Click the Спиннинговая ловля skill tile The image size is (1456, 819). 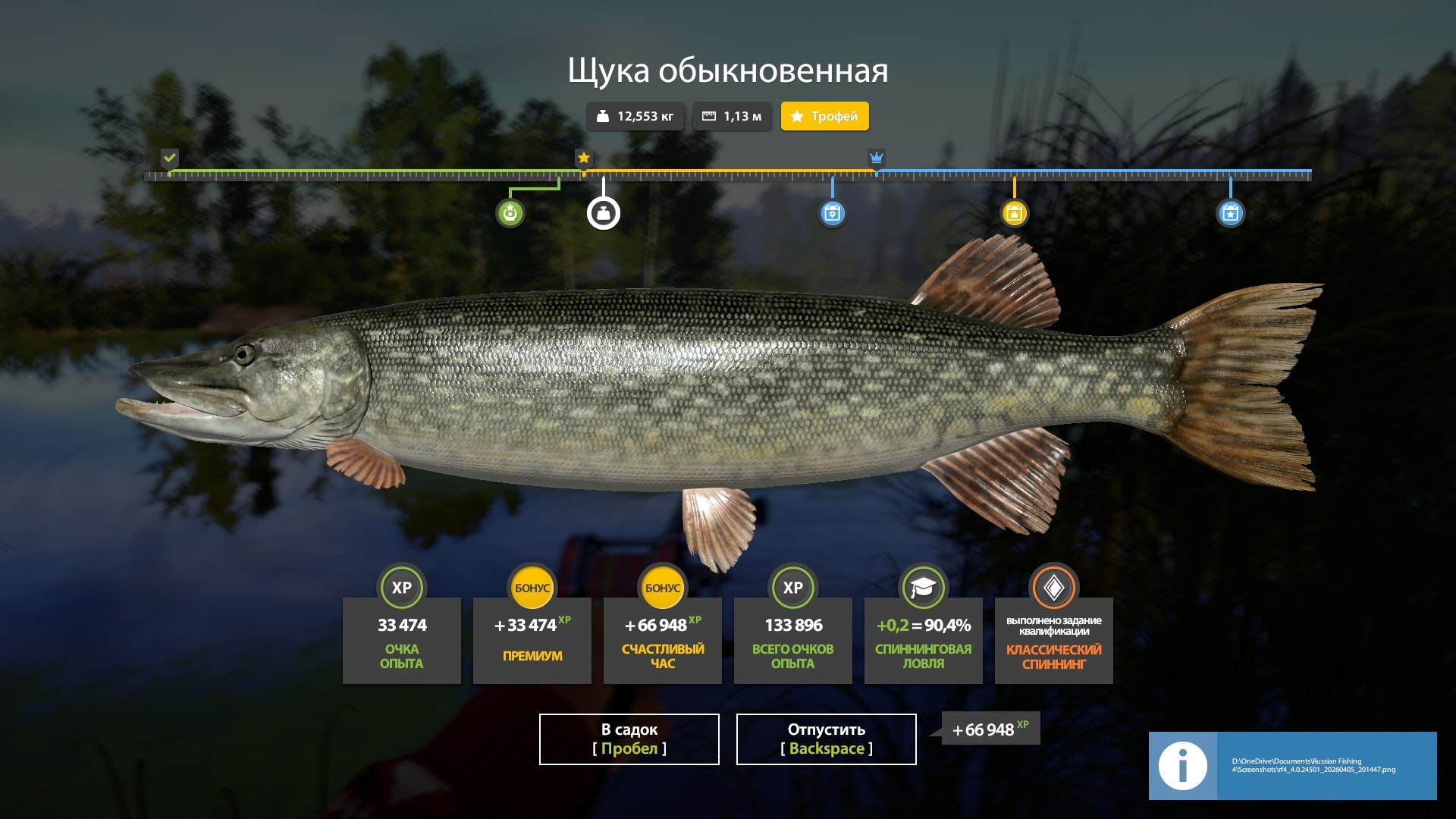(923, 640)
